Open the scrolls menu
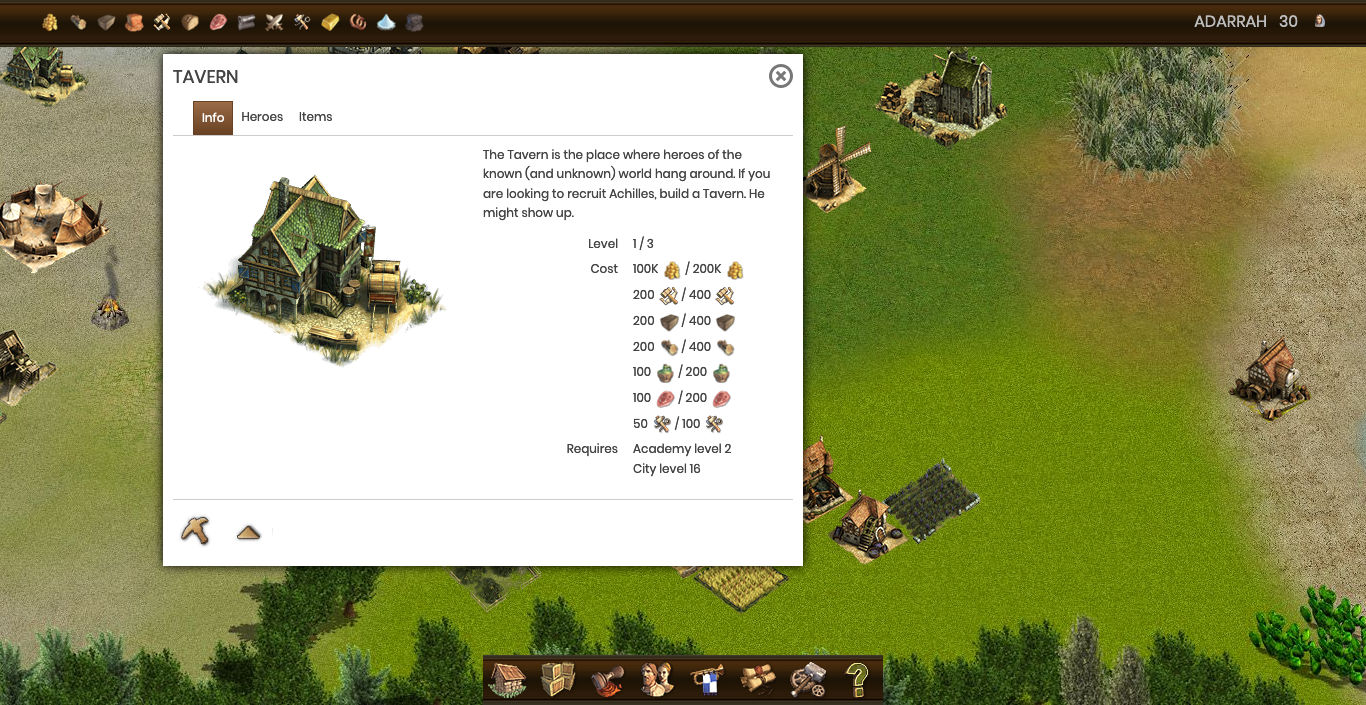Image resolution: width=1366 pixels, height=705 pixels. 757,679
